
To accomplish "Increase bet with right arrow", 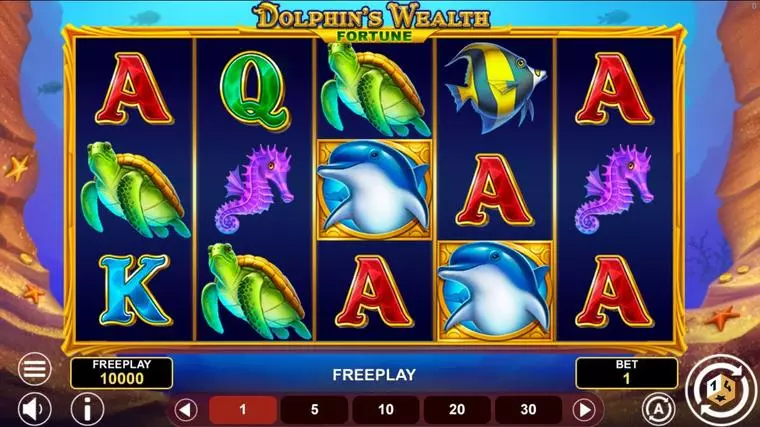I will pyautogui.click(x=584, y=409).
